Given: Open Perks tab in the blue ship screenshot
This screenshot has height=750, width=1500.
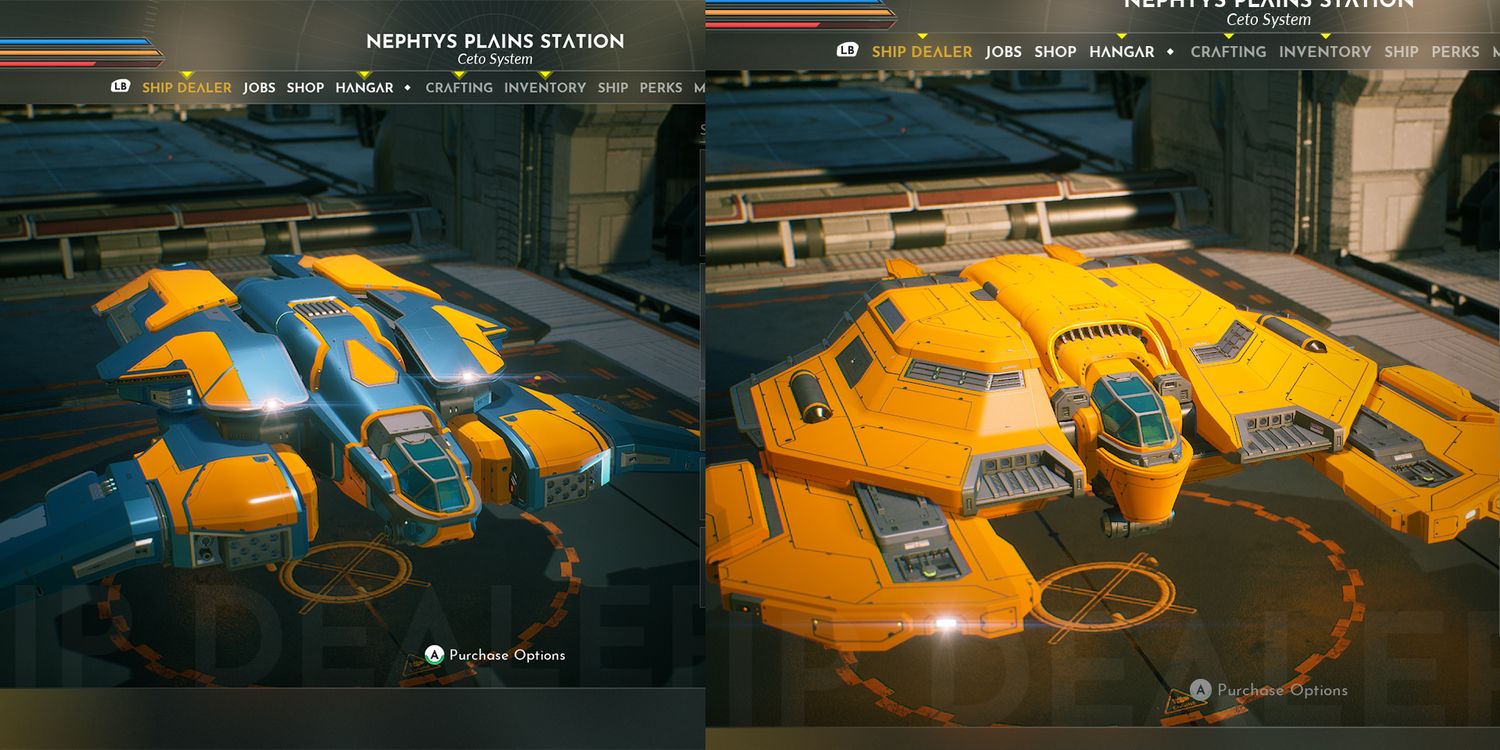Looking at the screenshot, I should point(661,88).
